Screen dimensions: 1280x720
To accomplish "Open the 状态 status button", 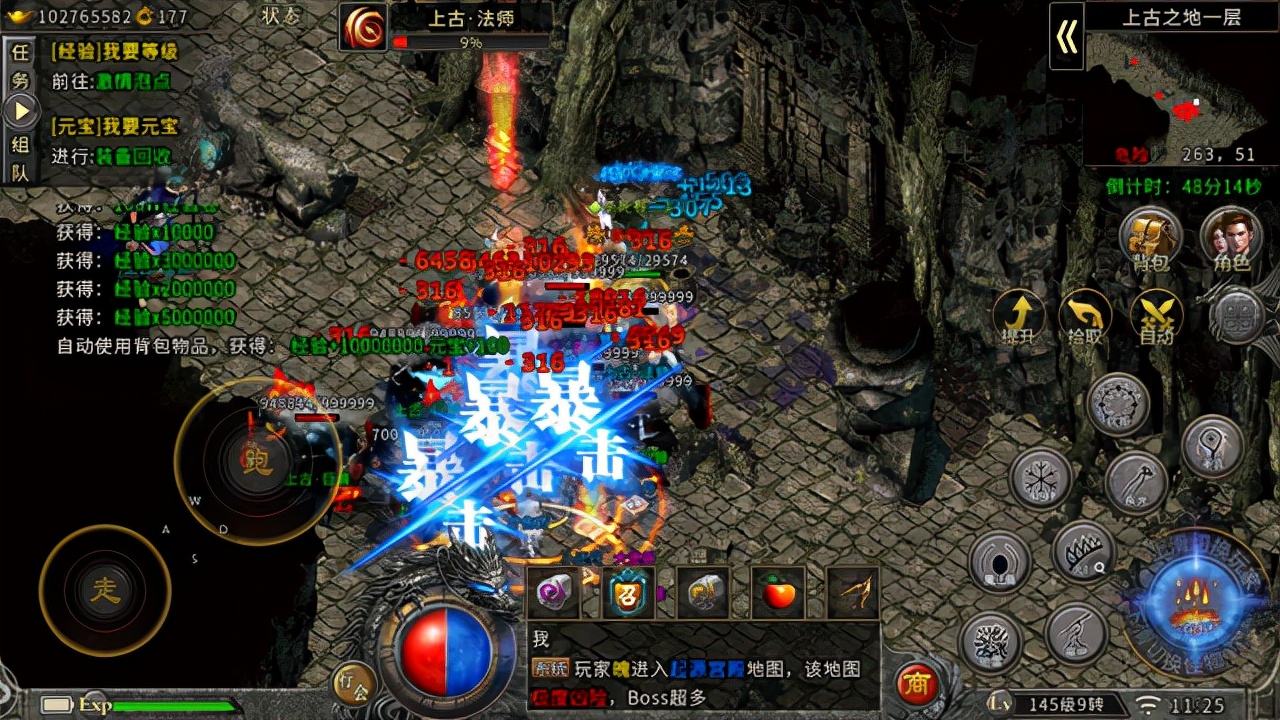I will click(x=280, y=16).
